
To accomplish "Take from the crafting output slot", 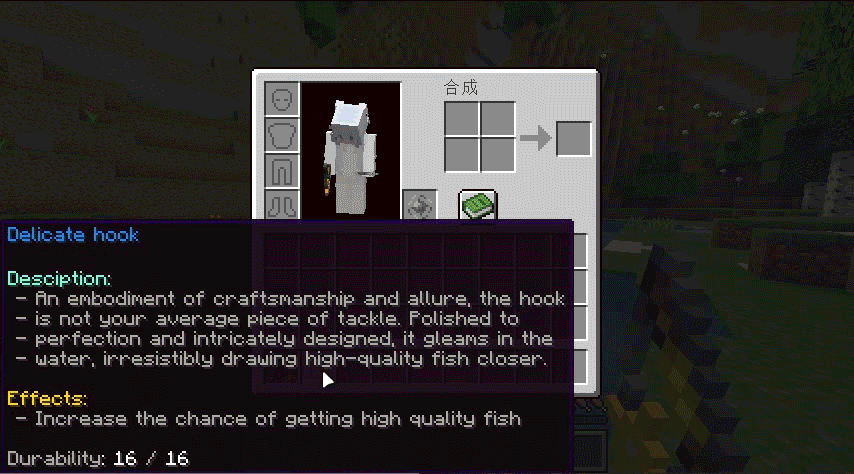I will point(574,138).
